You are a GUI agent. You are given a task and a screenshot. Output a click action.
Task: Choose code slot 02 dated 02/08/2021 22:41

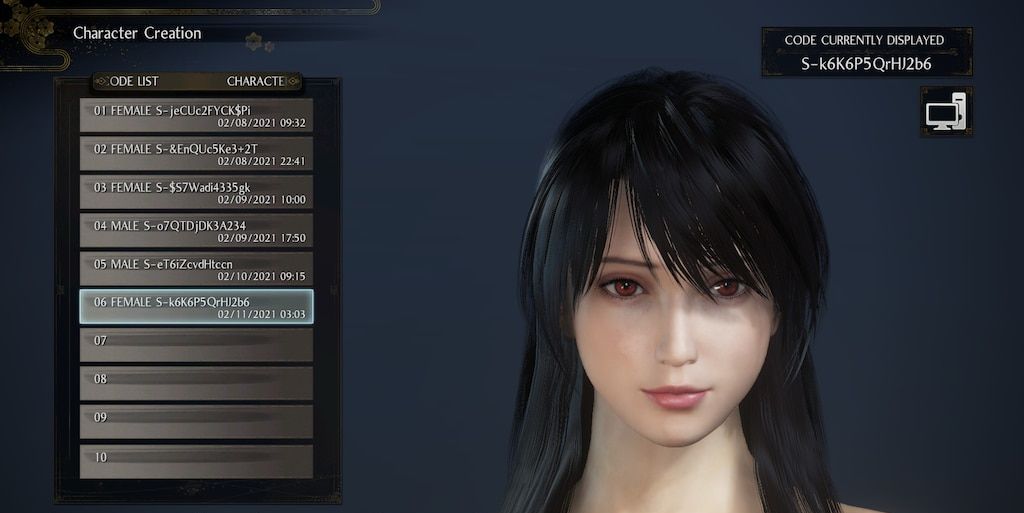click(x=196, y=154)
